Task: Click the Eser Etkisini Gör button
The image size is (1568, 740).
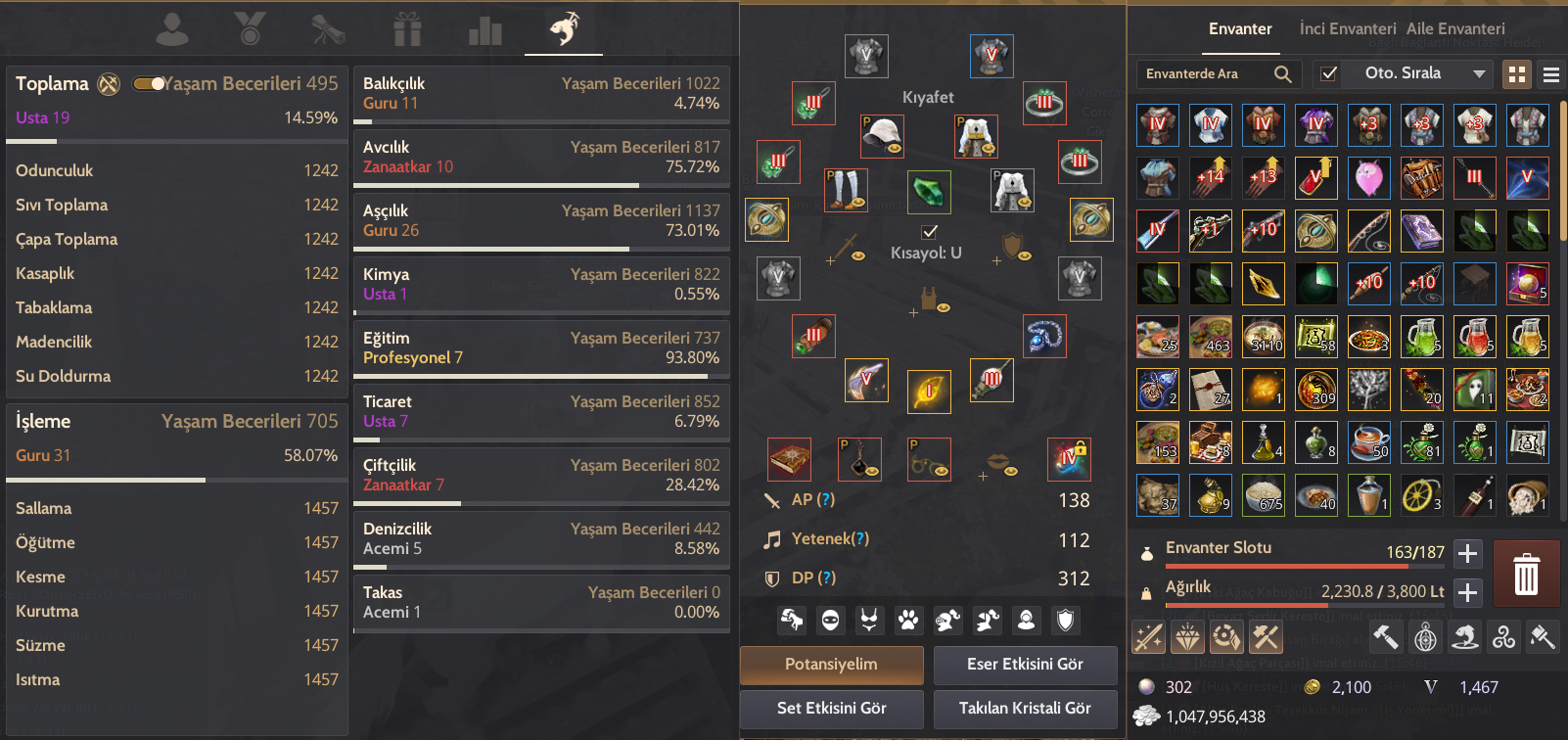Action: tap(1025, 665)
